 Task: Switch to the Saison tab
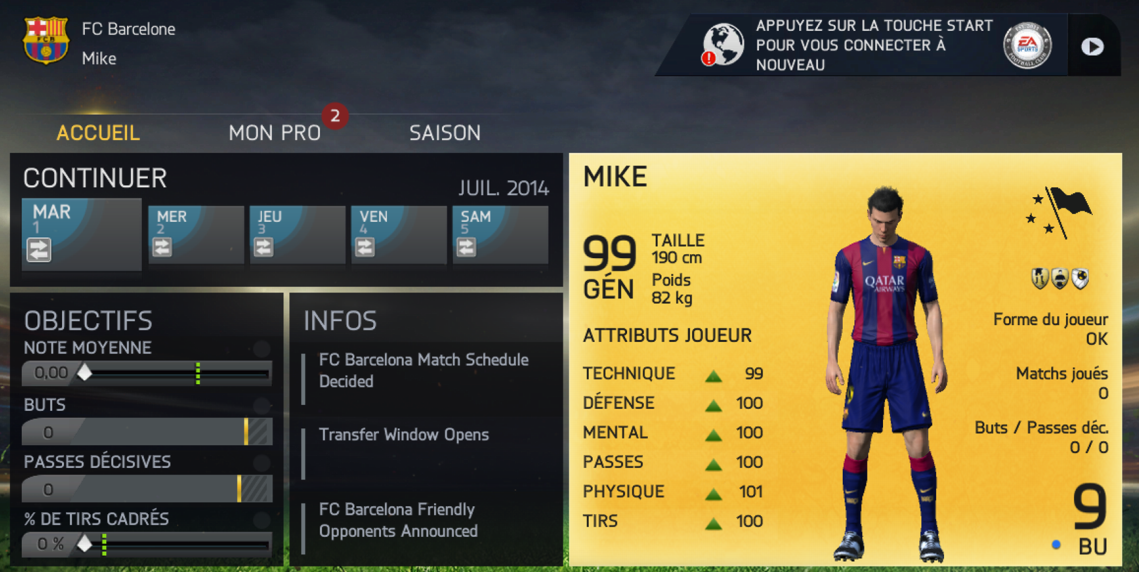445,133
